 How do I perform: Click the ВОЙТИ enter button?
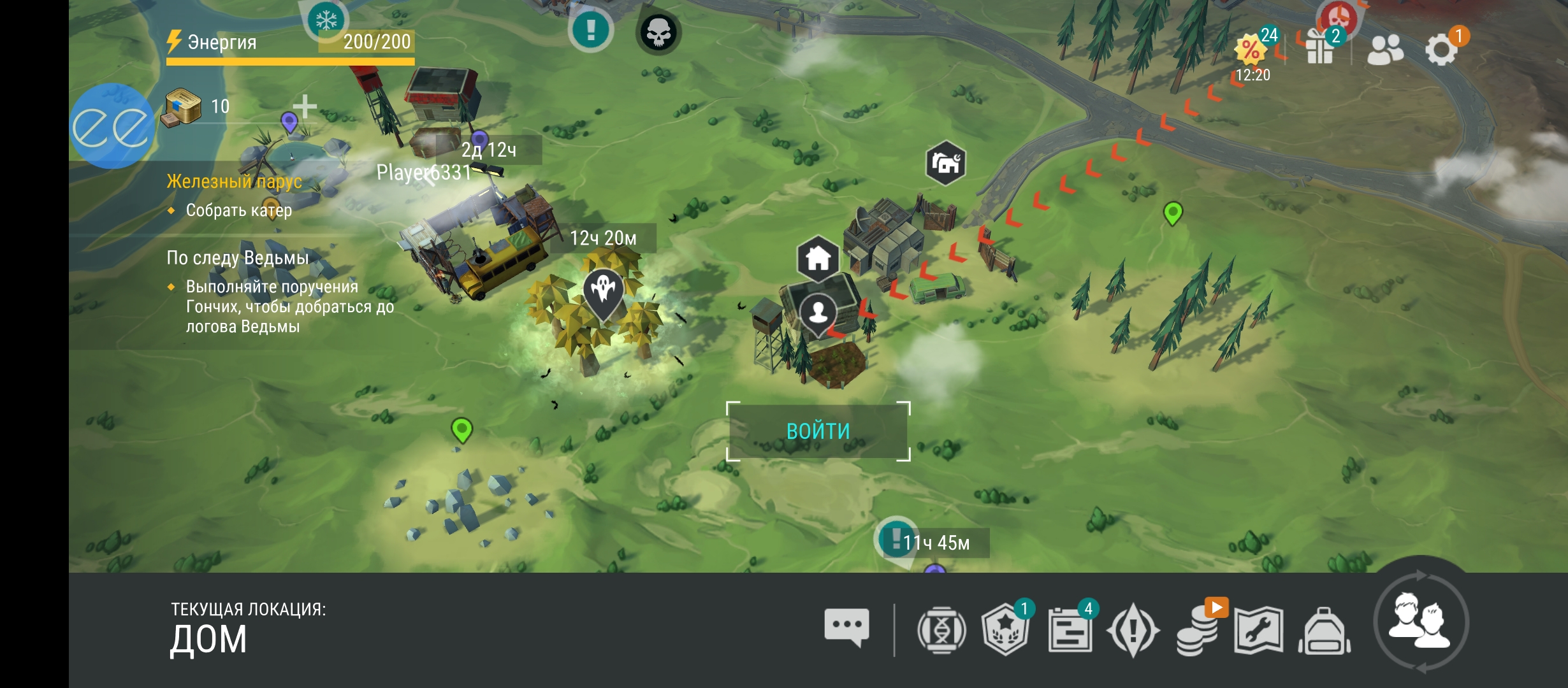(x=818, y=431)
